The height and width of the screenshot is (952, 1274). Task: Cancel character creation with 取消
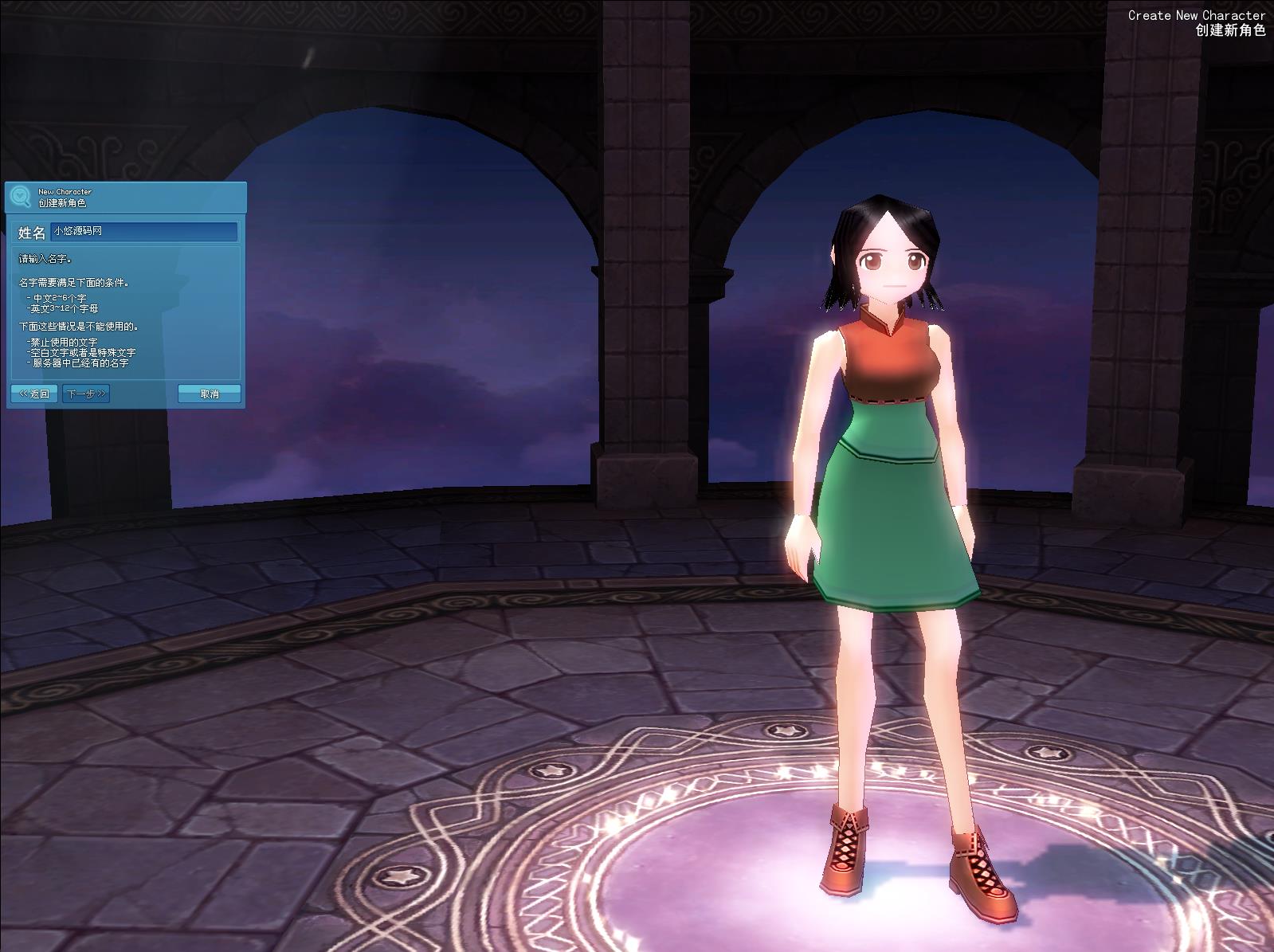click(x=209, y=394)
